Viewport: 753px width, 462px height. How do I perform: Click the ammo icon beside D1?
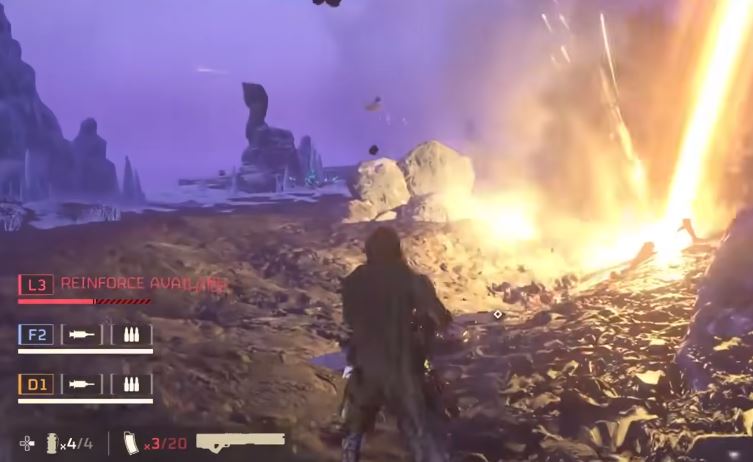click(131, 384)
